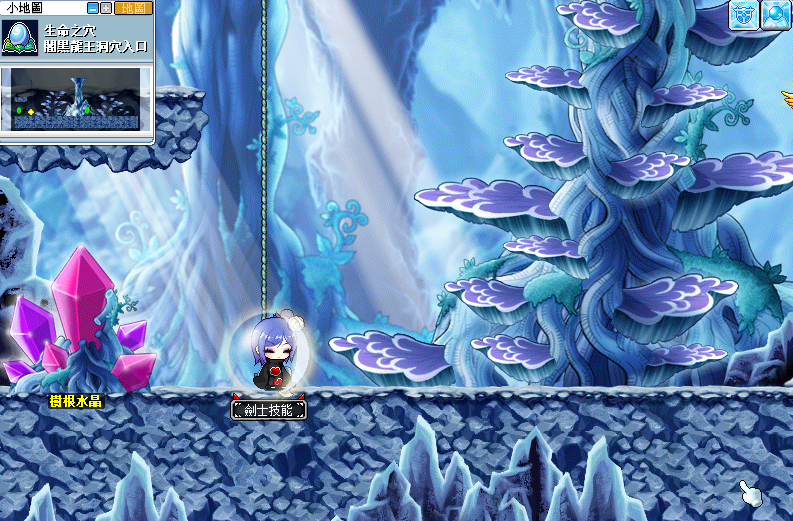This screenshot has width=793, height=521.
Task: Expand the minimap with the plus button
Action: tap(105, 8)
